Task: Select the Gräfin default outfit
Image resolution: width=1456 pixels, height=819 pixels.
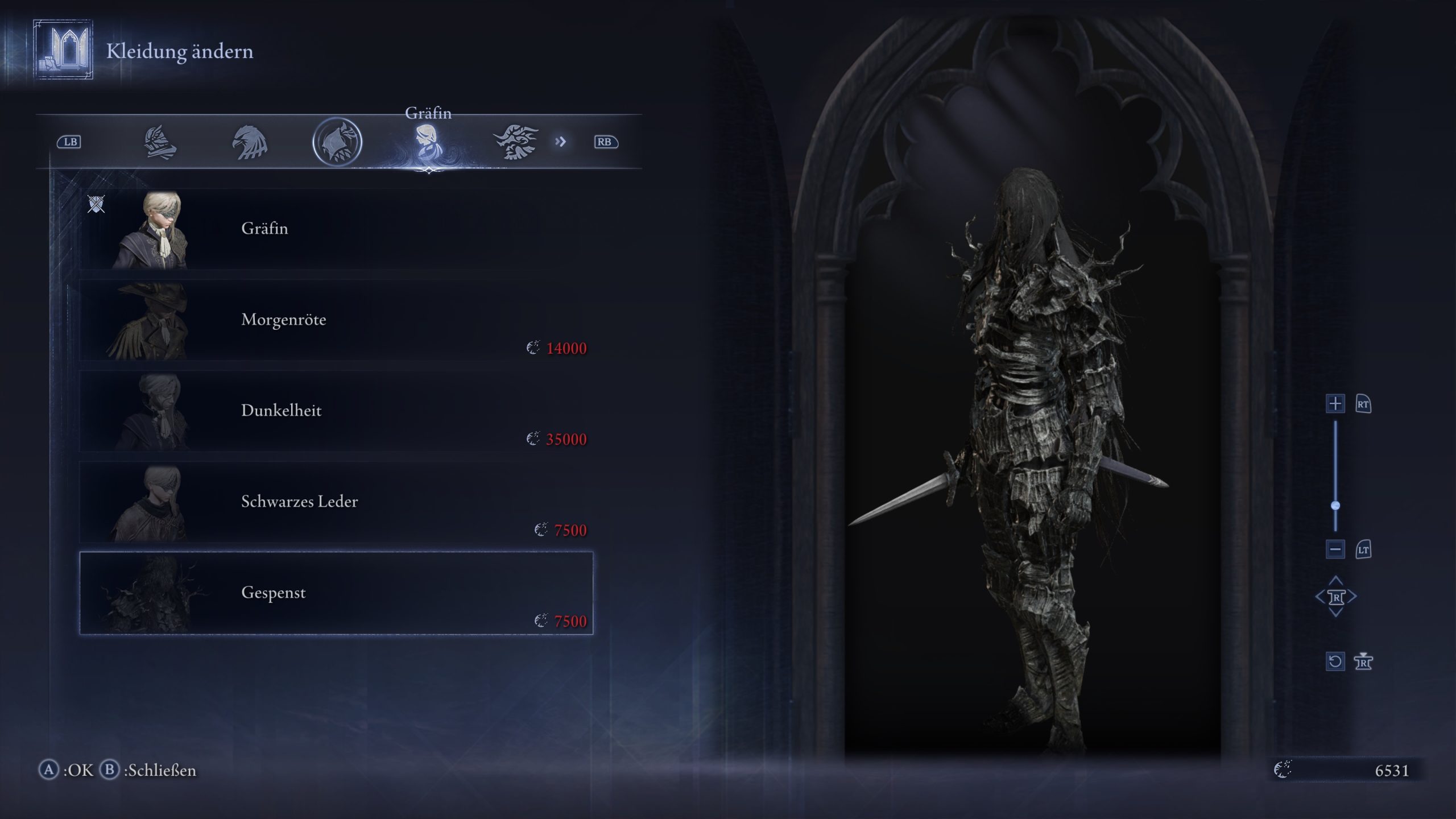Action: point(336,229)
